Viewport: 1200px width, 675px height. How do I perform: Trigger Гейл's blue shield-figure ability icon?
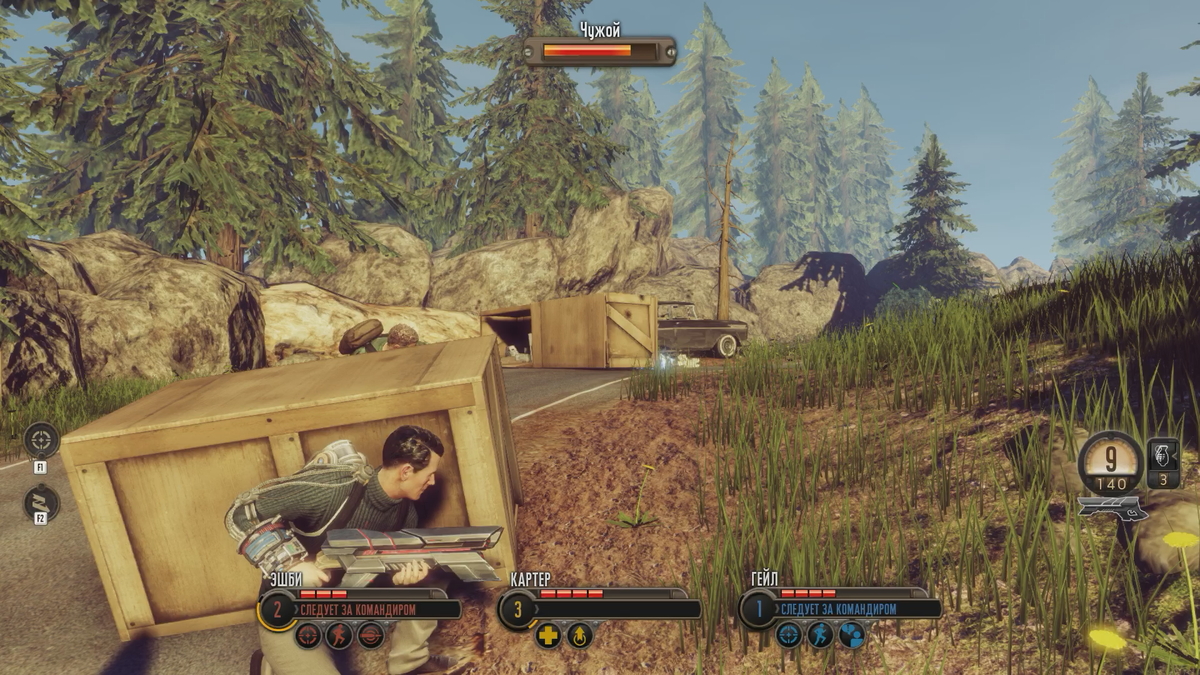click(x=851, y=635)
